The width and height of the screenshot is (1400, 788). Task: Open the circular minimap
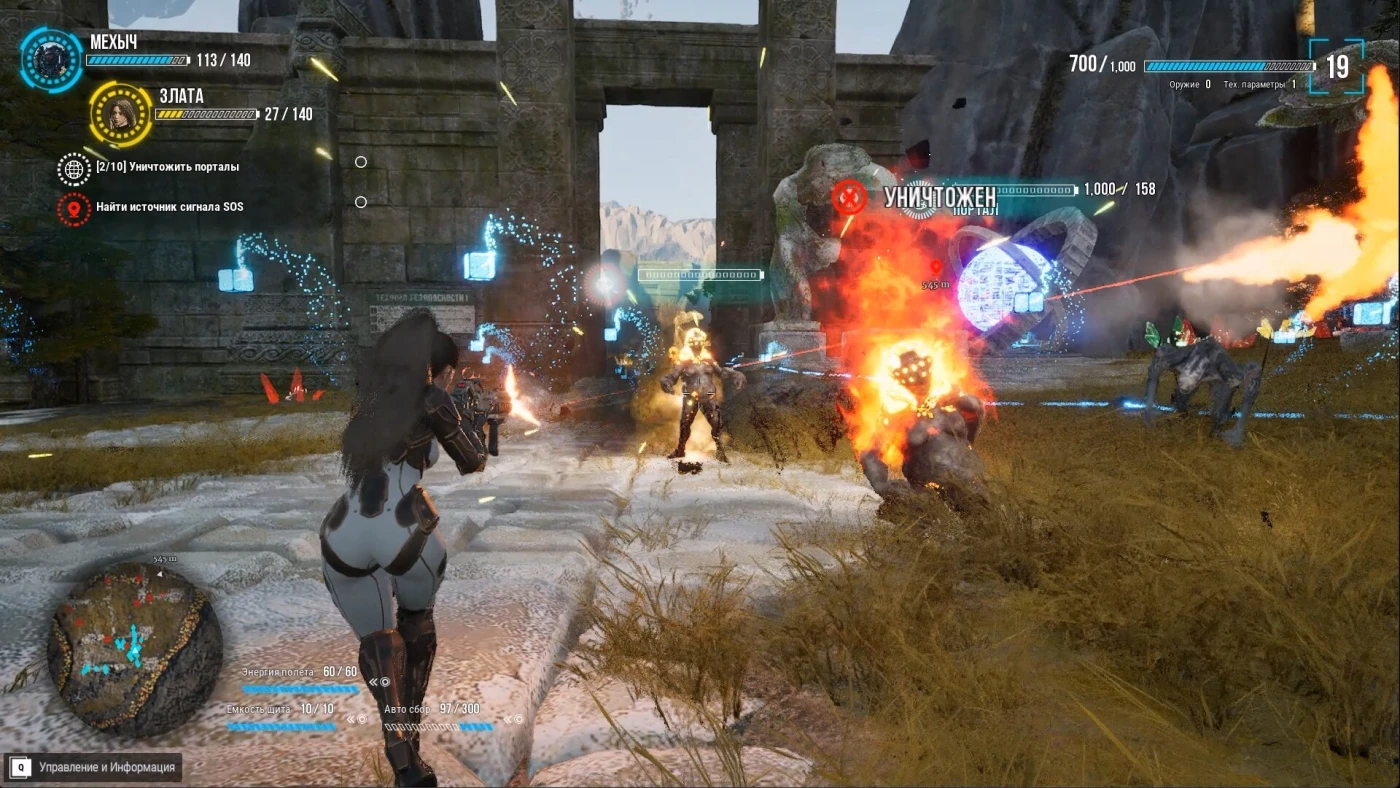pyautogui.click(x=134, y=649)
